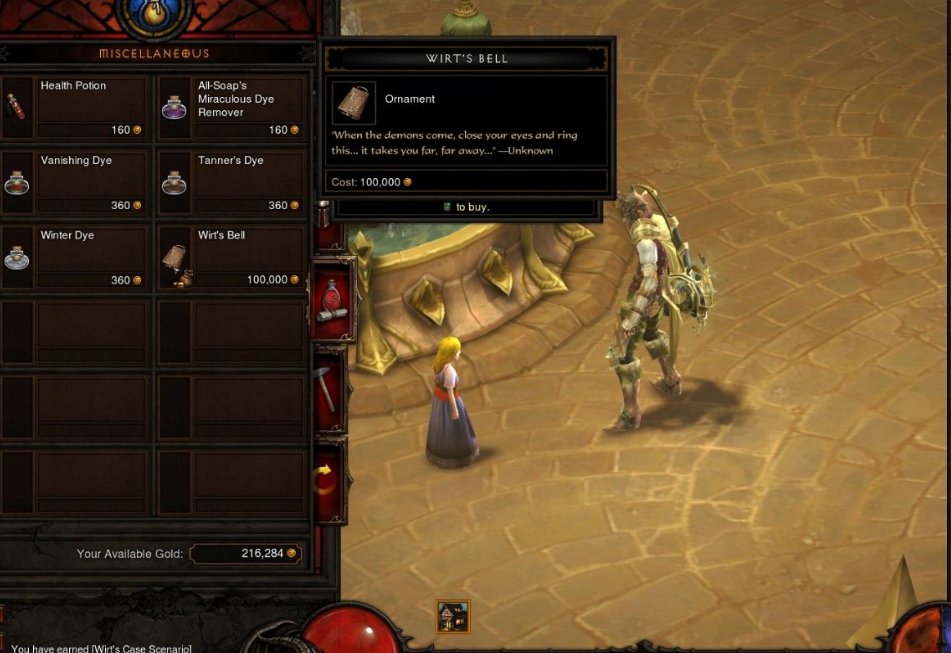951x653 pixels.
Task: Buy Wirt's Bell for 100,000 gold
Action: (x=232, y=257)
